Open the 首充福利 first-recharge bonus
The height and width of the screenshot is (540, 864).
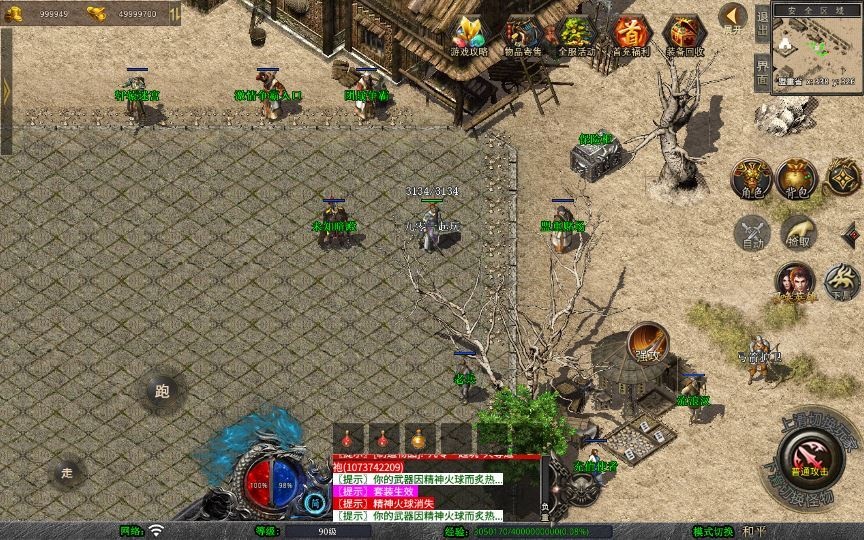[631, 36]
